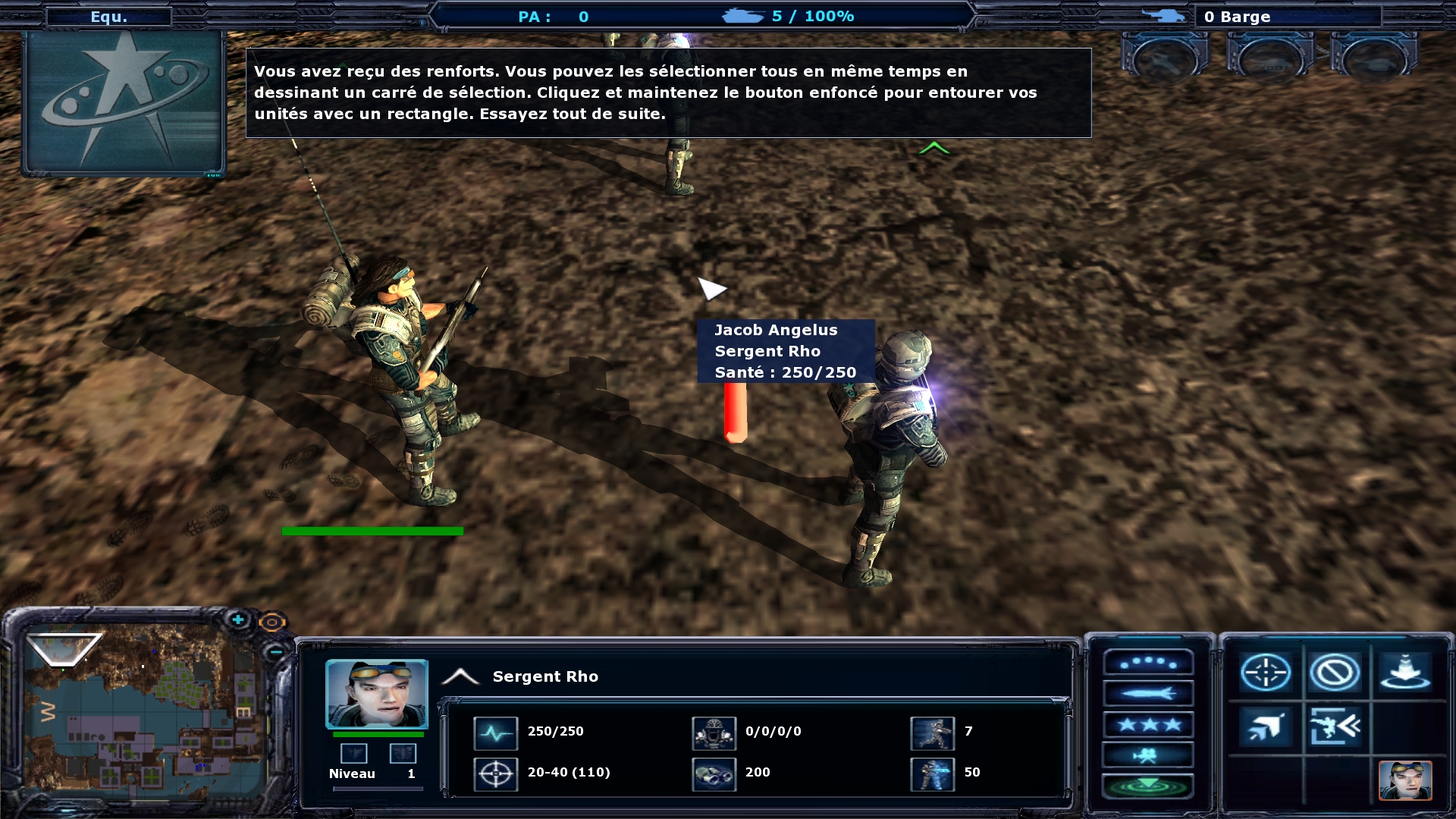Click the star faction emblem panel
Screen dimensions: 1456x819
[x=124, y=103]
